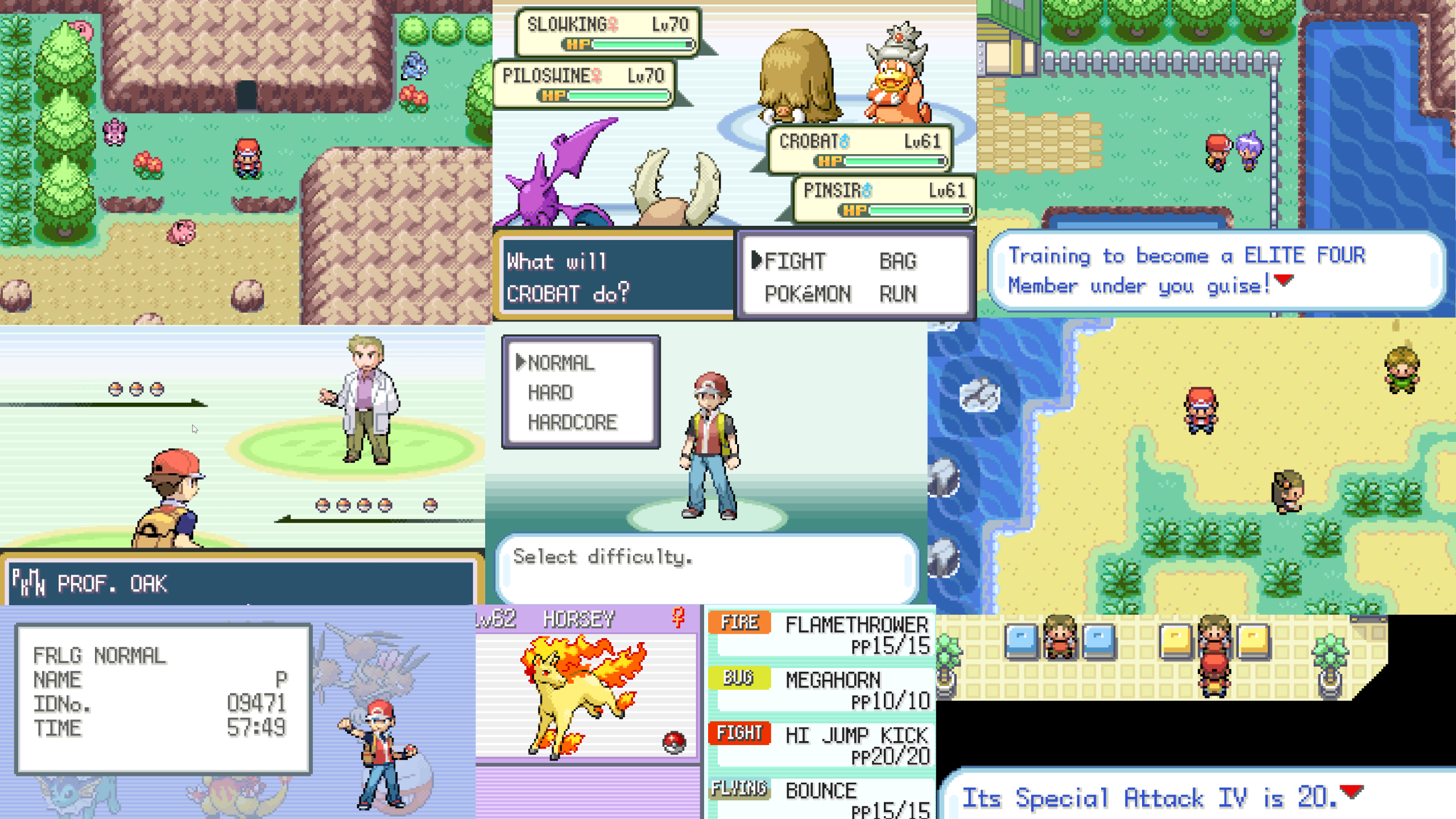Select FIGHT in the battle menu

(794, 261)
